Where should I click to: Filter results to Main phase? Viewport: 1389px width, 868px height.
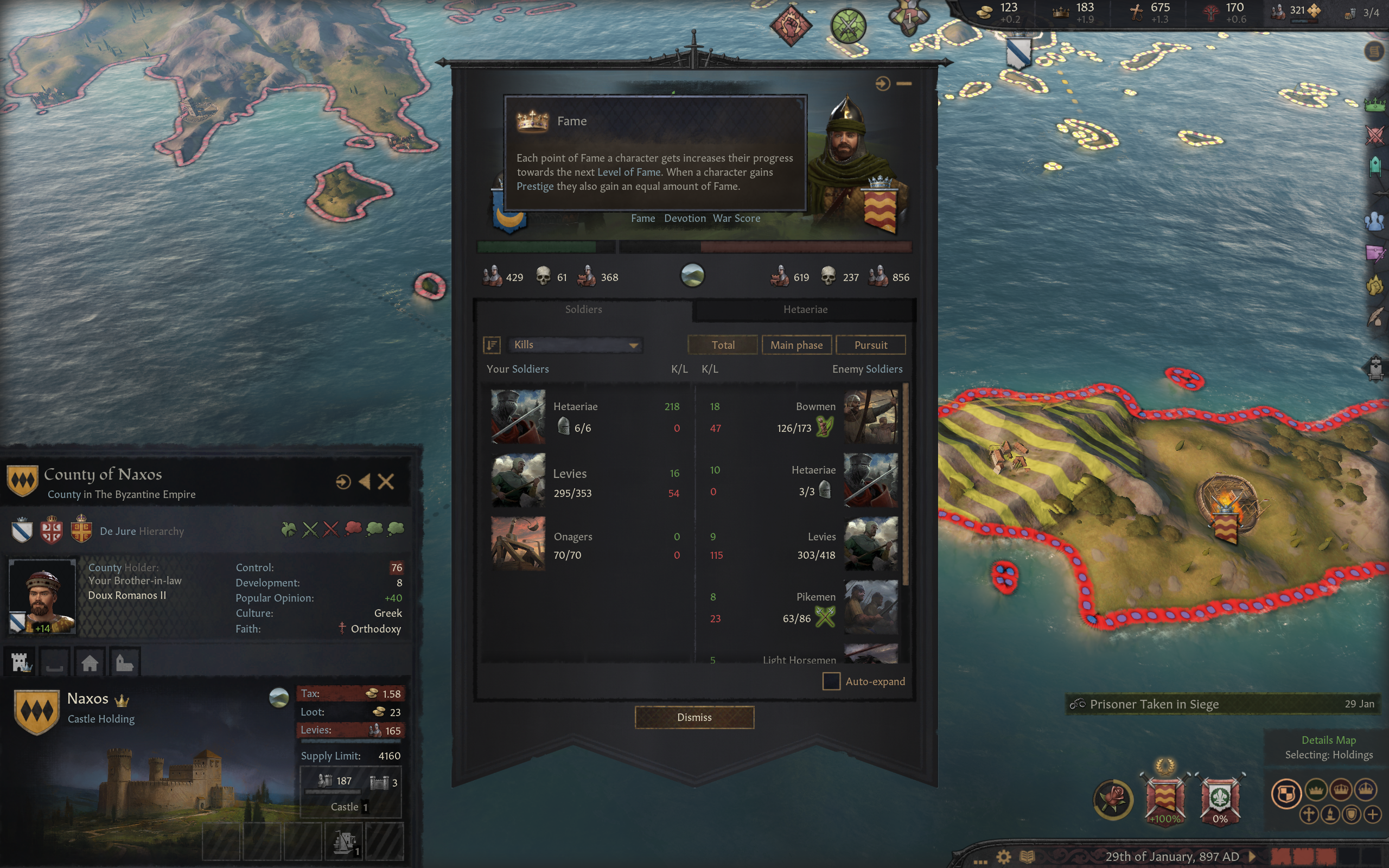796,345
